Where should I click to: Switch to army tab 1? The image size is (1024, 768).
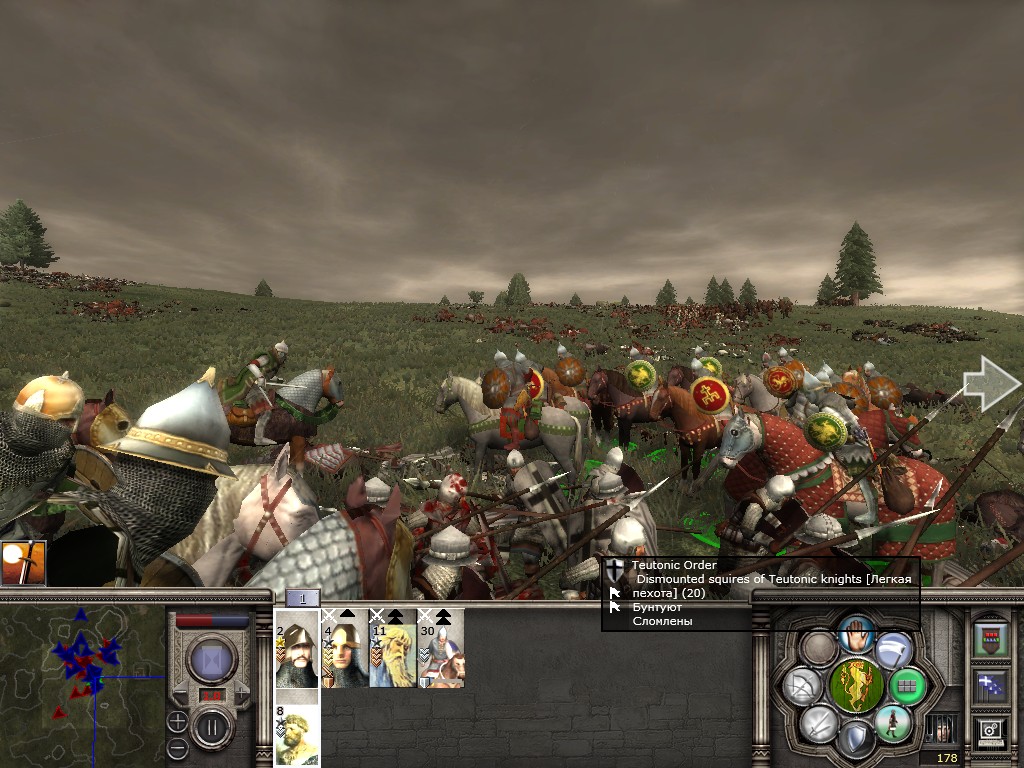coord(303,598)
